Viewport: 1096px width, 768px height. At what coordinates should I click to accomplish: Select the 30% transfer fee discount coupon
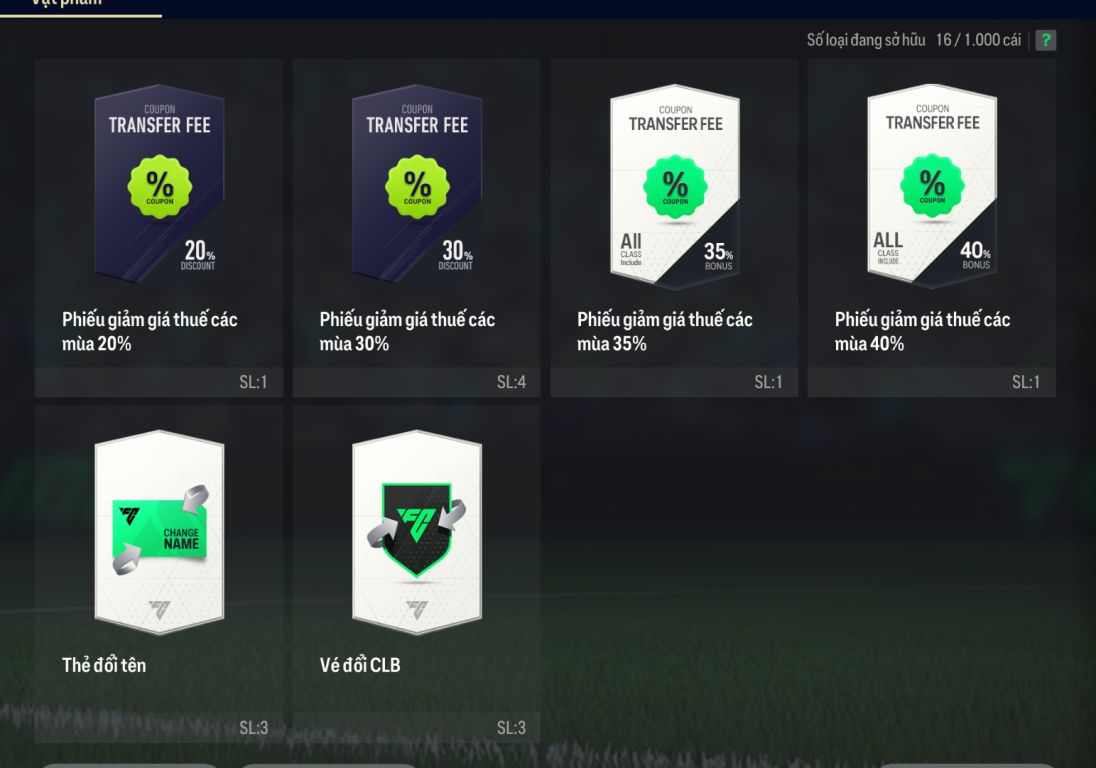click(416, 226)
